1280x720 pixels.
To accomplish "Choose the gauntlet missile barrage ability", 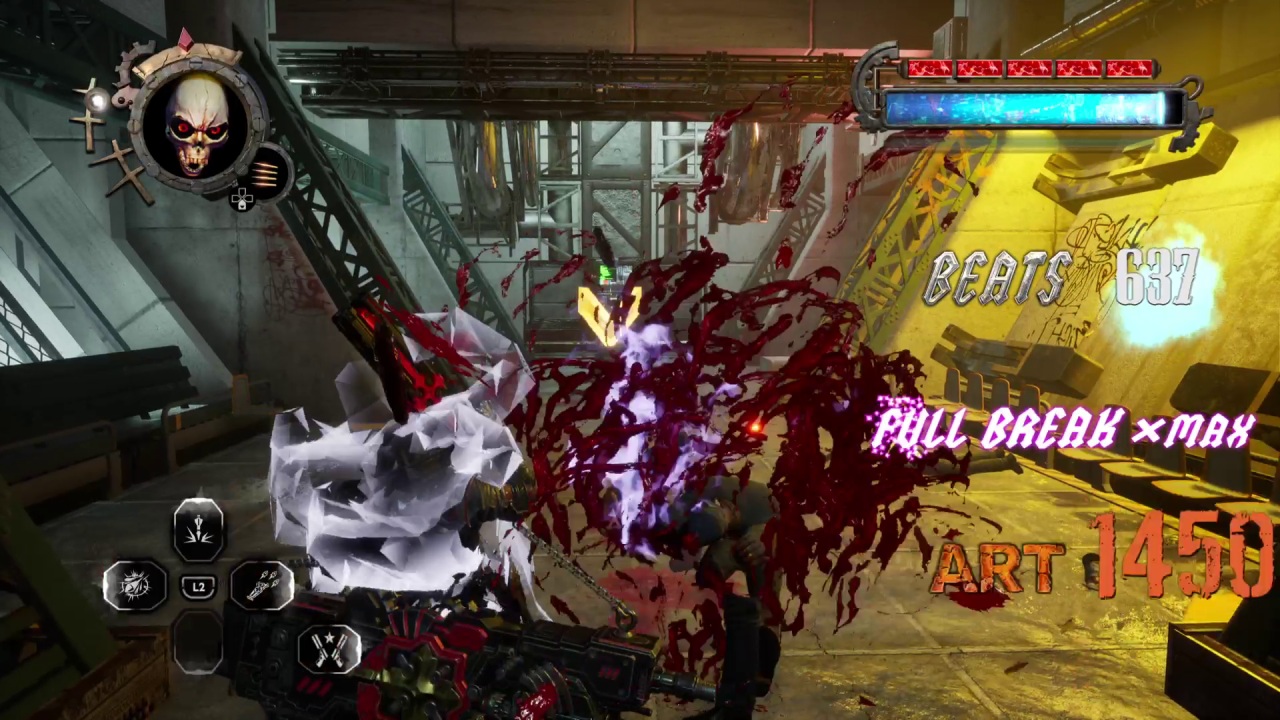I will pyautogui.click(x=261, y=586).
